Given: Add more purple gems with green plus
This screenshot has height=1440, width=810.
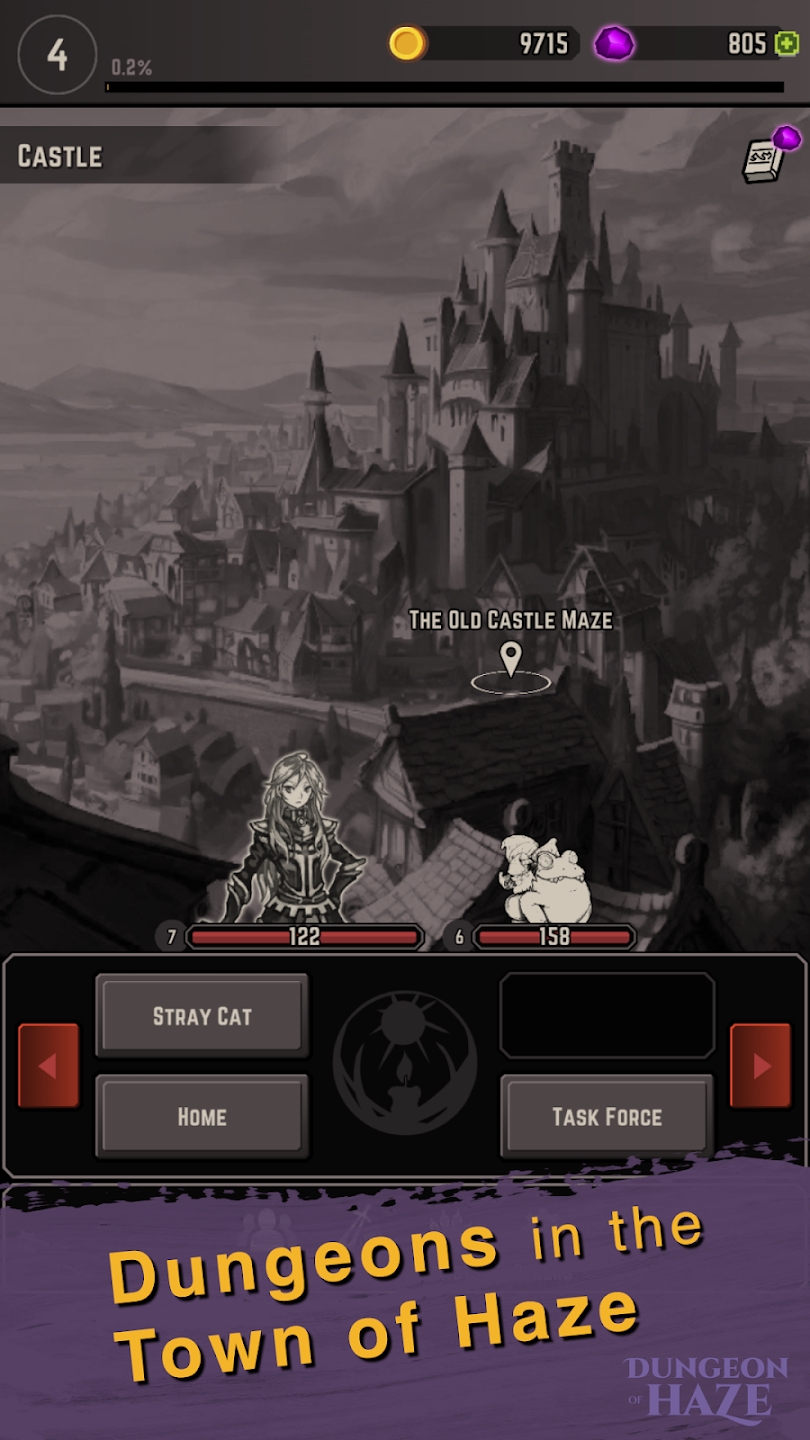Looking at the screenshot, I should coord(787,44).
